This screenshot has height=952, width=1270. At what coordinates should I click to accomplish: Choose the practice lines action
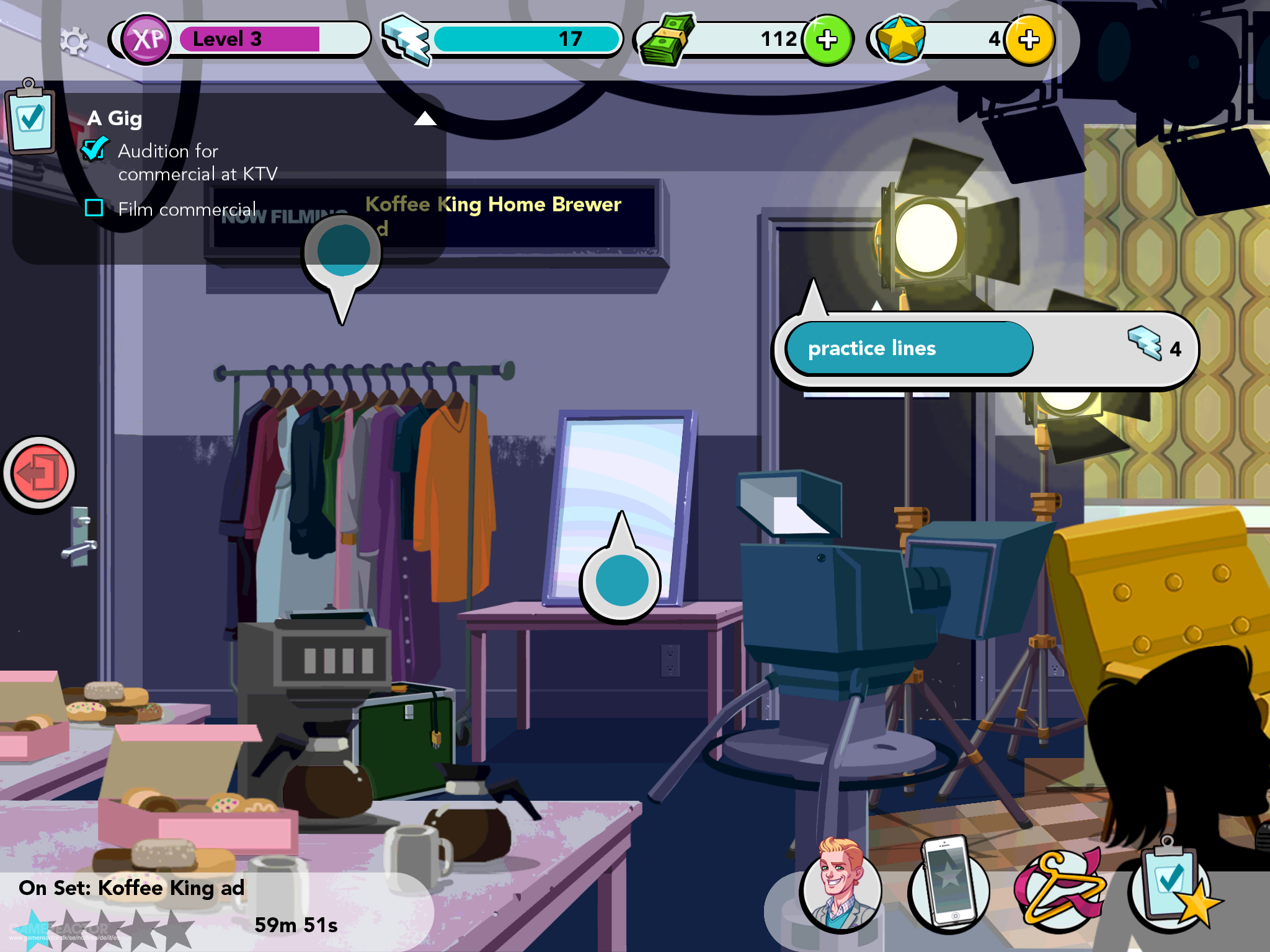click(908, 348)
